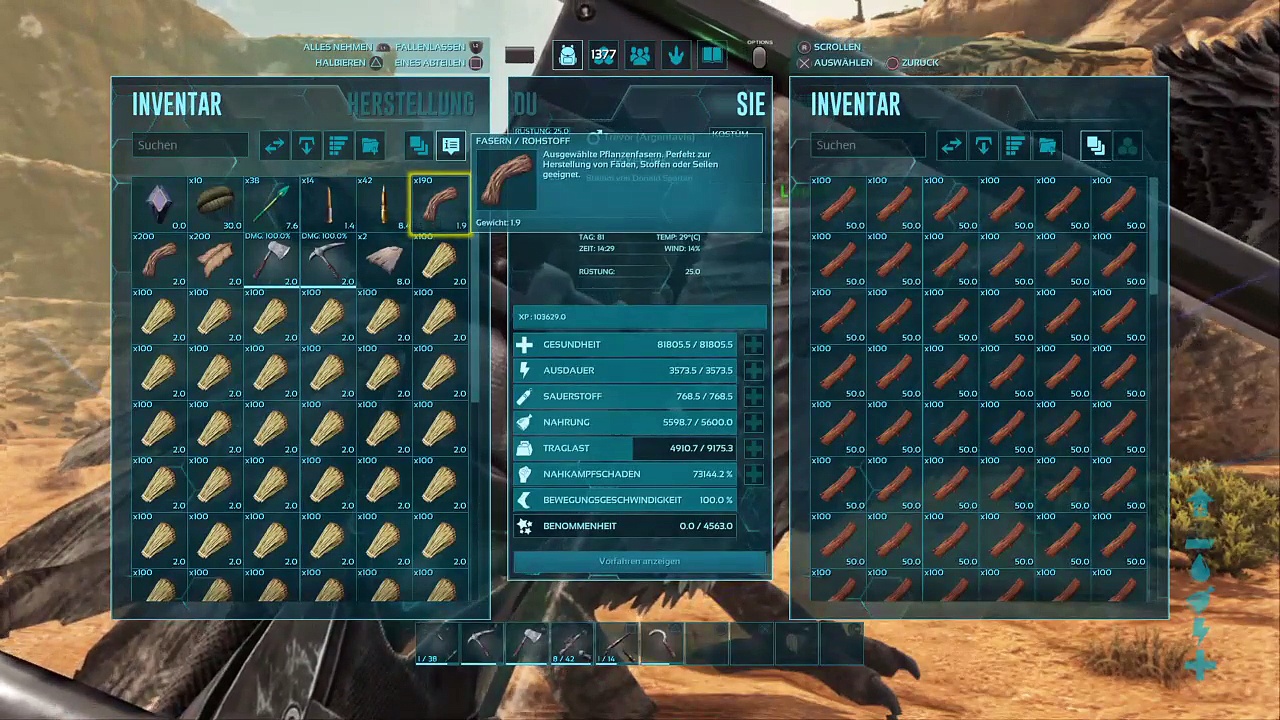Image resolution: width=1280 pixels, height=720 pixels.
Task: Click the left inventory Suchen search field
Action: [190, 145]
